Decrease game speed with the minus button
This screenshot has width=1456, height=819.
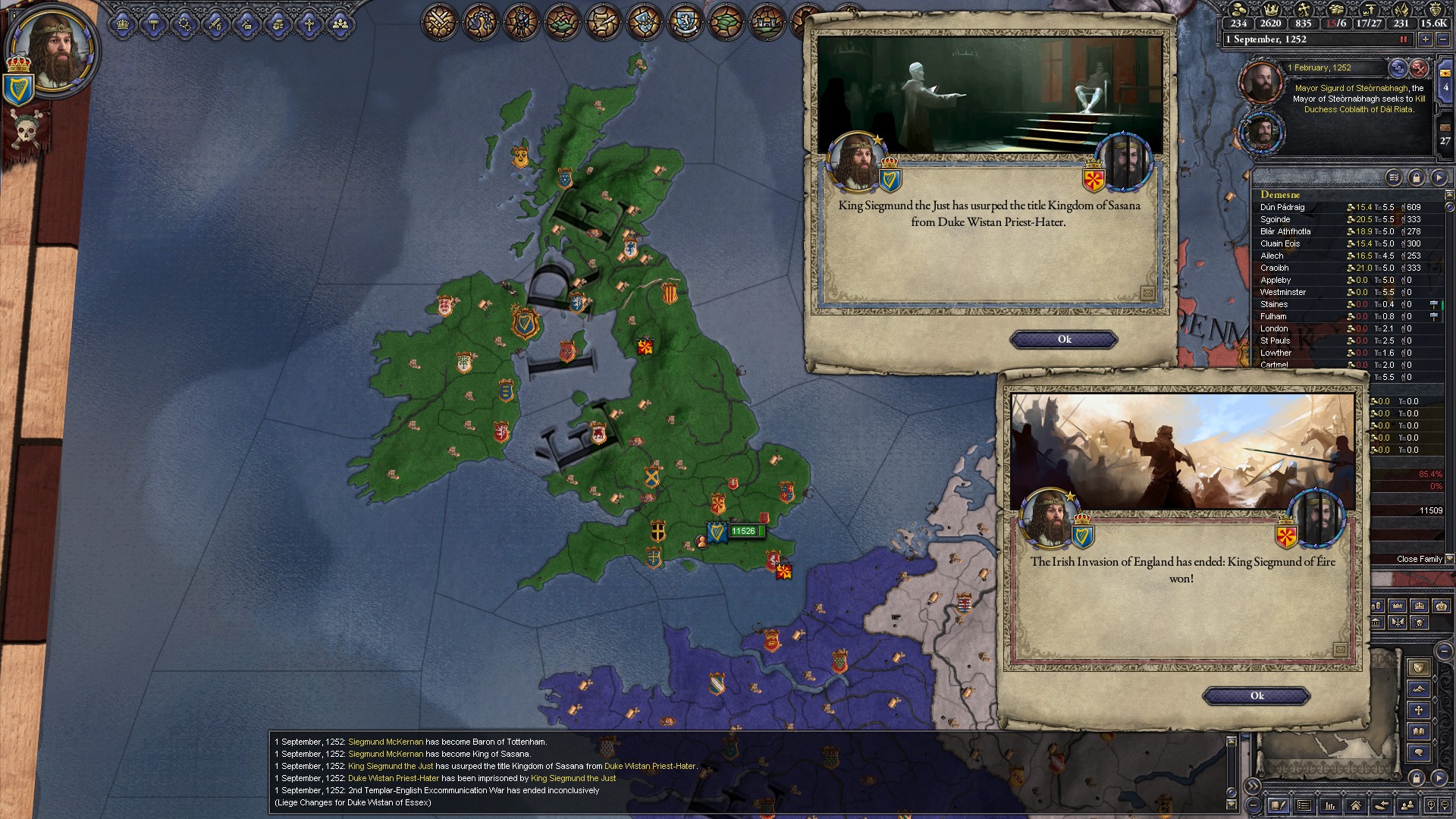coord(1443,39)
